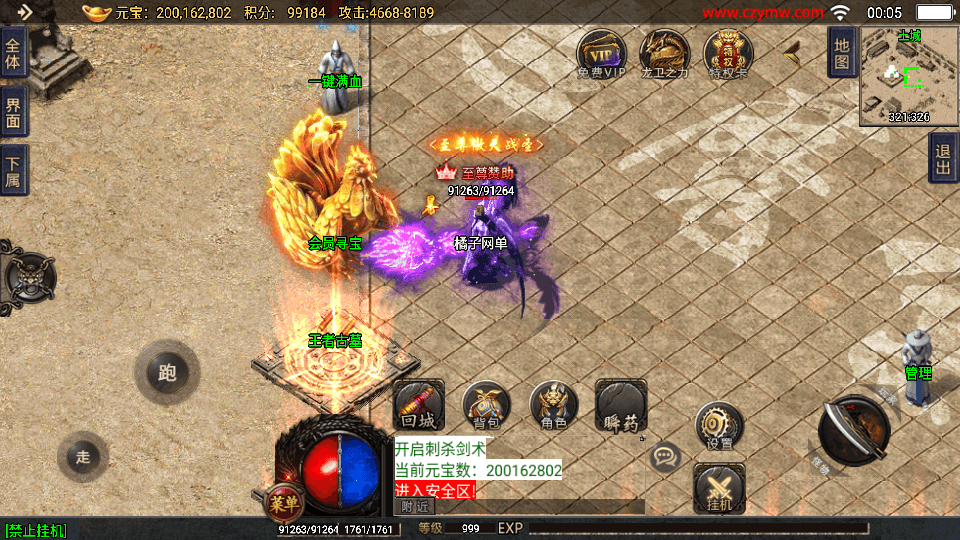Screen dimensions: 960x540
Task: Open the 角色 character sheet
Action: pyautogui.click(x=553, y=405)
